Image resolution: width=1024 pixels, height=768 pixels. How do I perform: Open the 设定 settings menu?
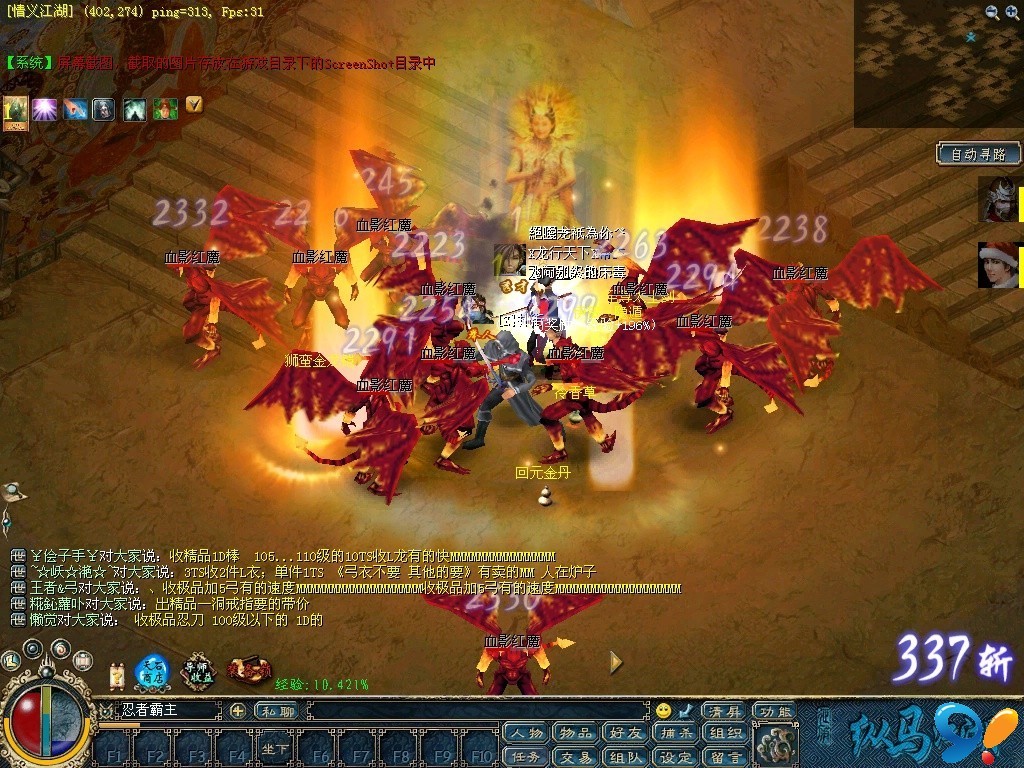point(676,757)
